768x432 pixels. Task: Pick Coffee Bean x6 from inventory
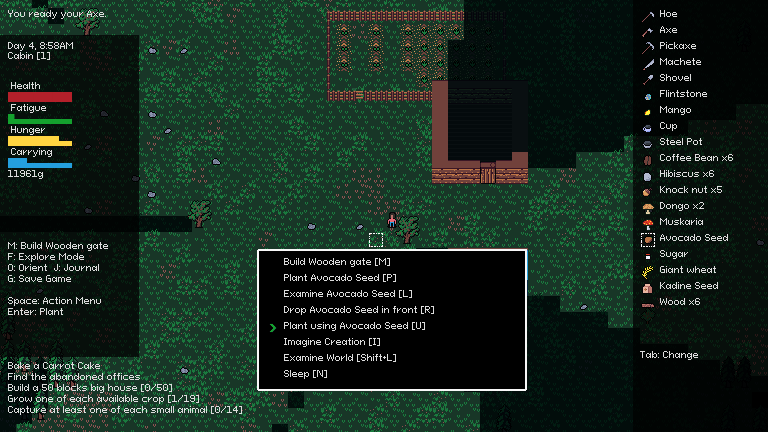coord(695,158)
